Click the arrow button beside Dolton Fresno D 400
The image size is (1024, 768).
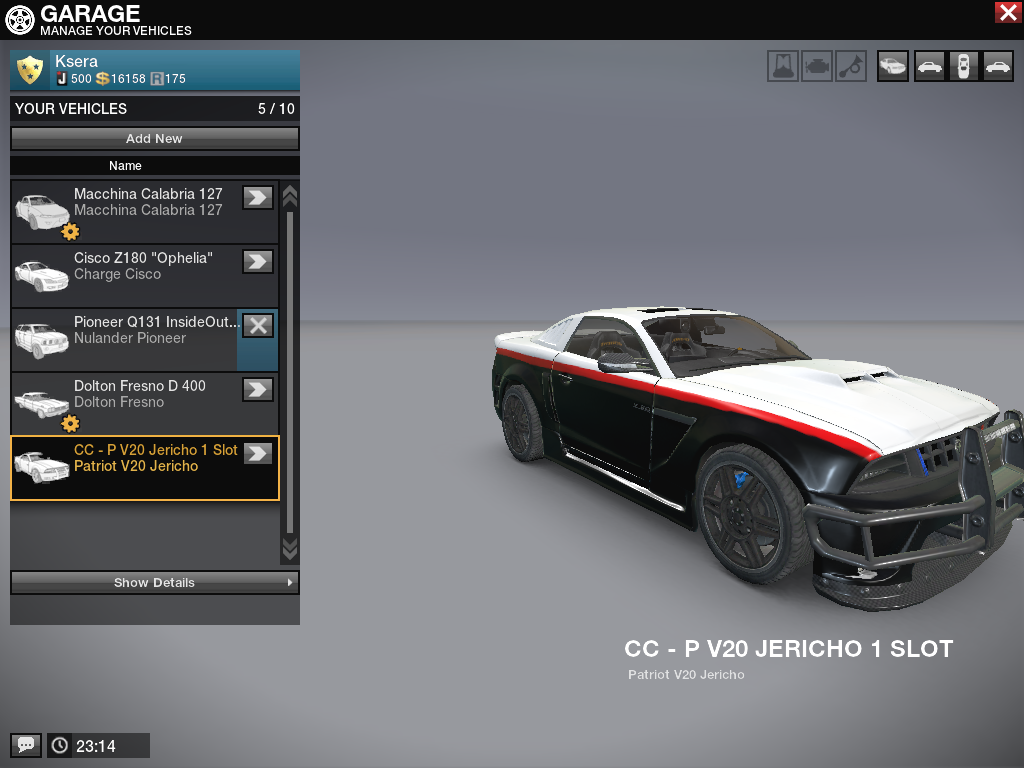[x=258, y=389]
